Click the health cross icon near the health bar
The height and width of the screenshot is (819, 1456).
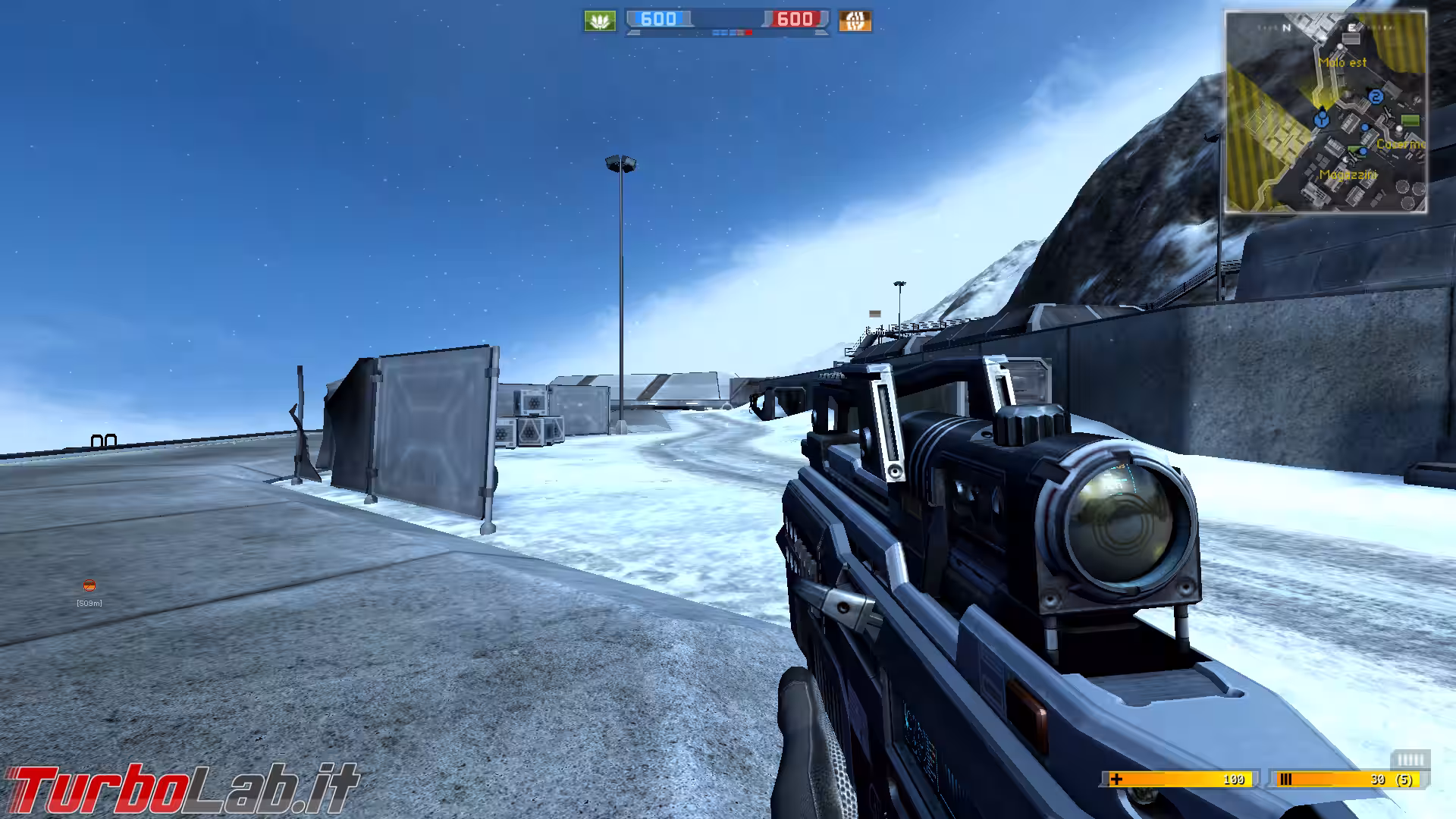[1116, 780]
